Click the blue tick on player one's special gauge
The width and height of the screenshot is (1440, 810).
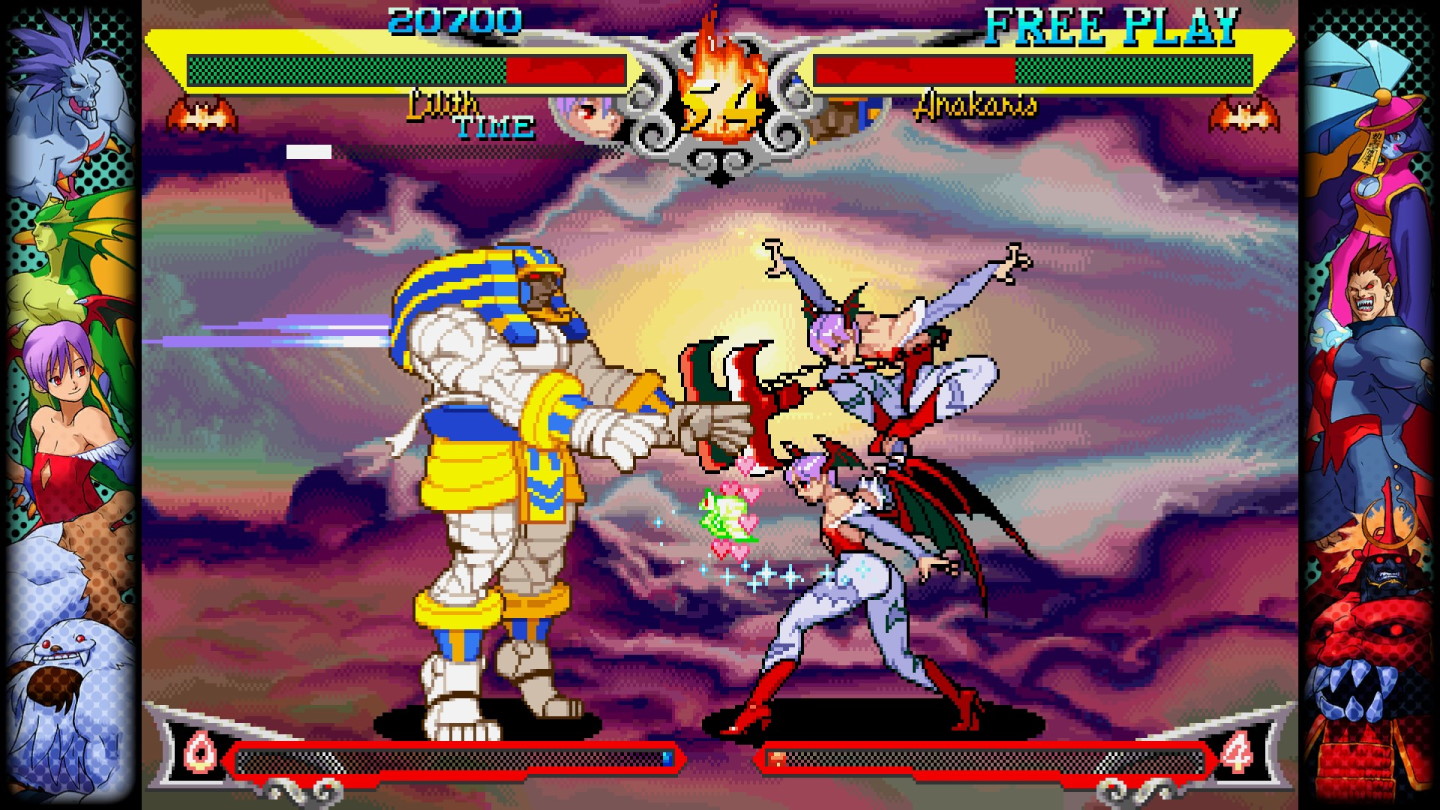tap(667, 757)
